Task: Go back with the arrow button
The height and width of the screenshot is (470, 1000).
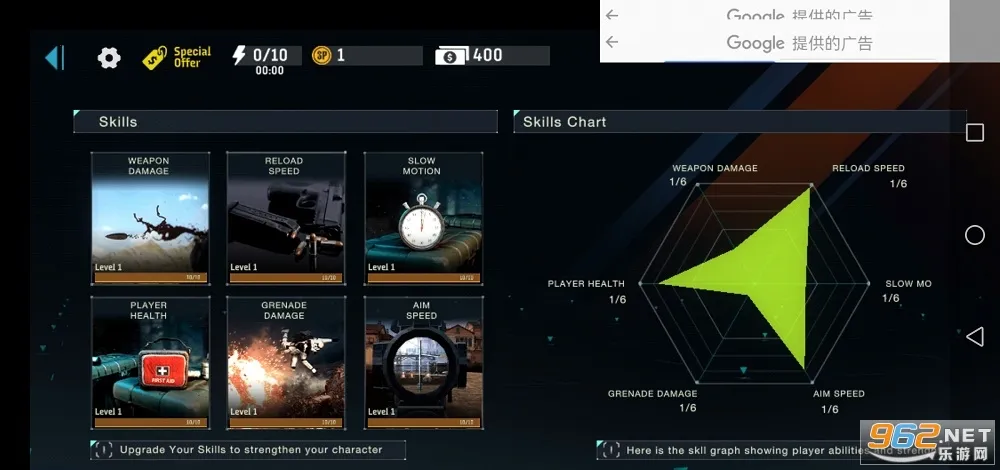Action: tap(54, 57)
